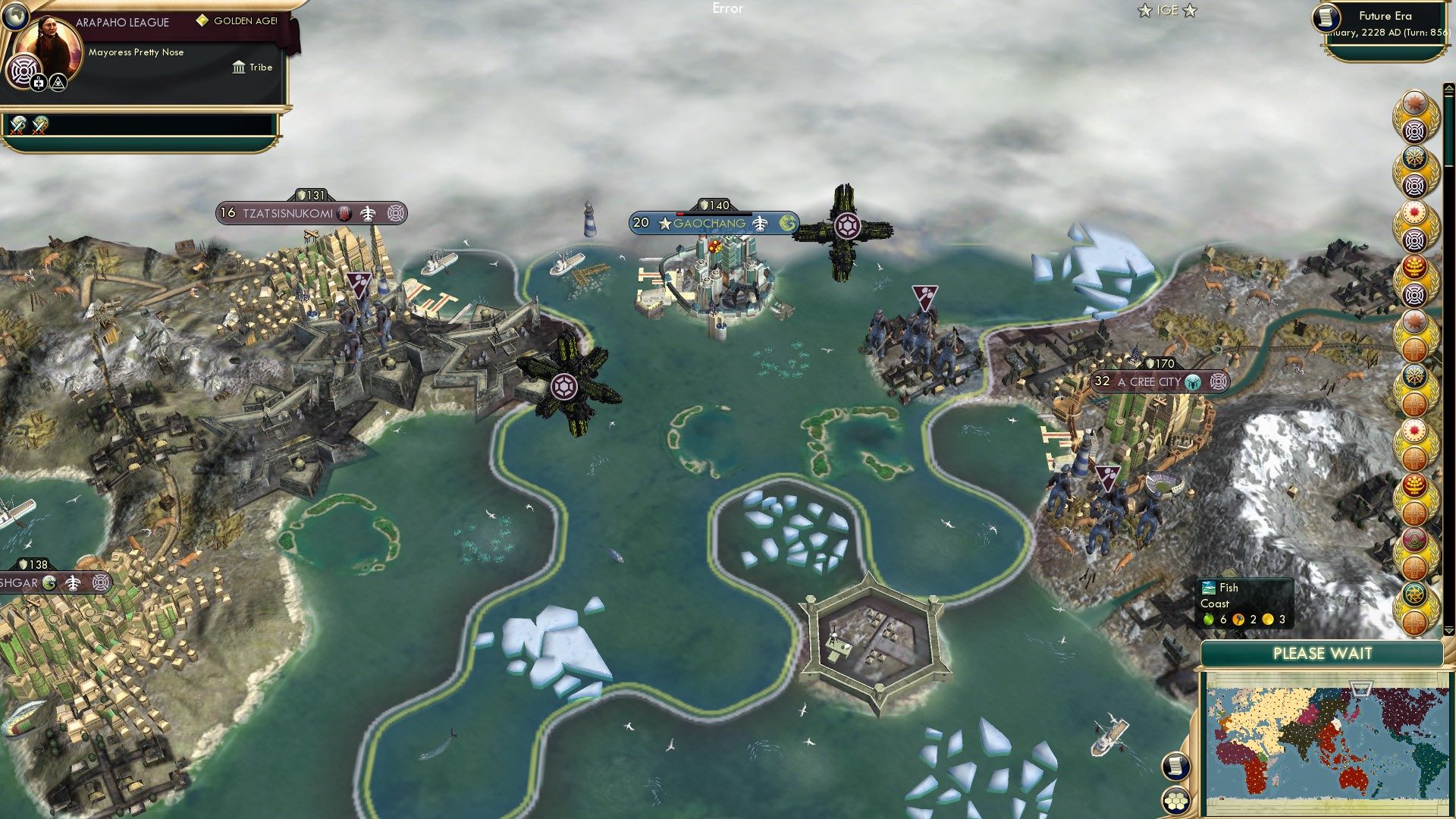
Task: Click the all-seeing eye icon under the portrait
Action: tap(58, 83)
